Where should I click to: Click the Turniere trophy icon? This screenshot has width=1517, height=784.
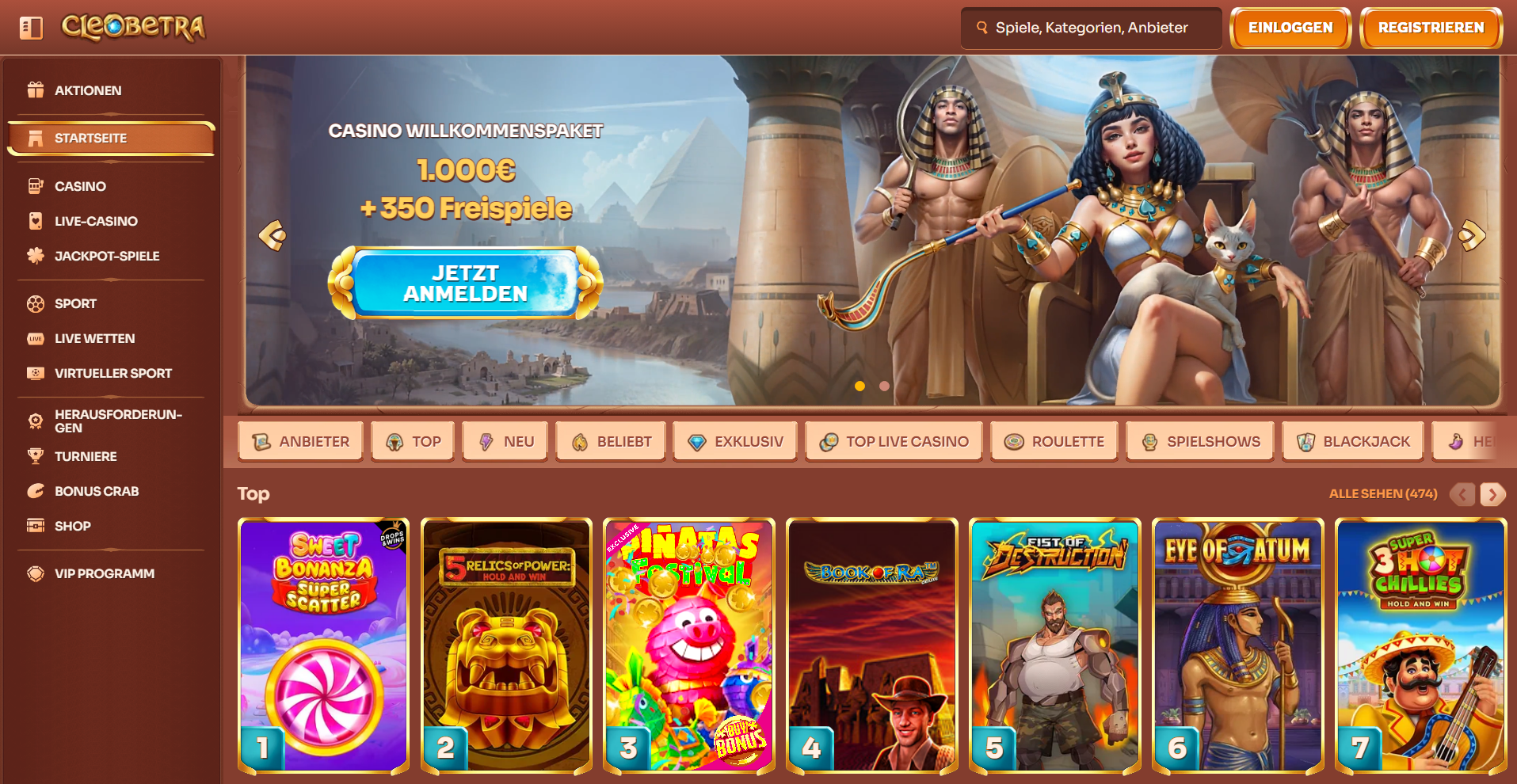(35, 456)
